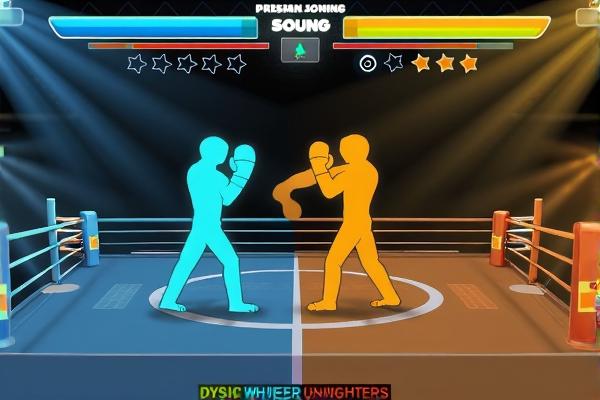Select the circular target icon beside the orange stars
The height and width of the screenshot is (400, 600).
click(x=368, y=63)
